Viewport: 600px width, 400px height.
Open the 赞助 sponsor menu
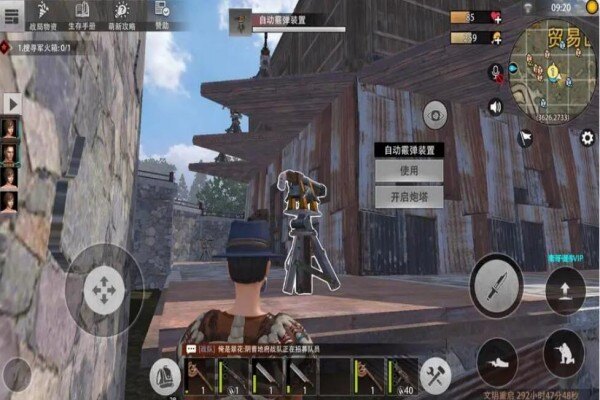164,19
